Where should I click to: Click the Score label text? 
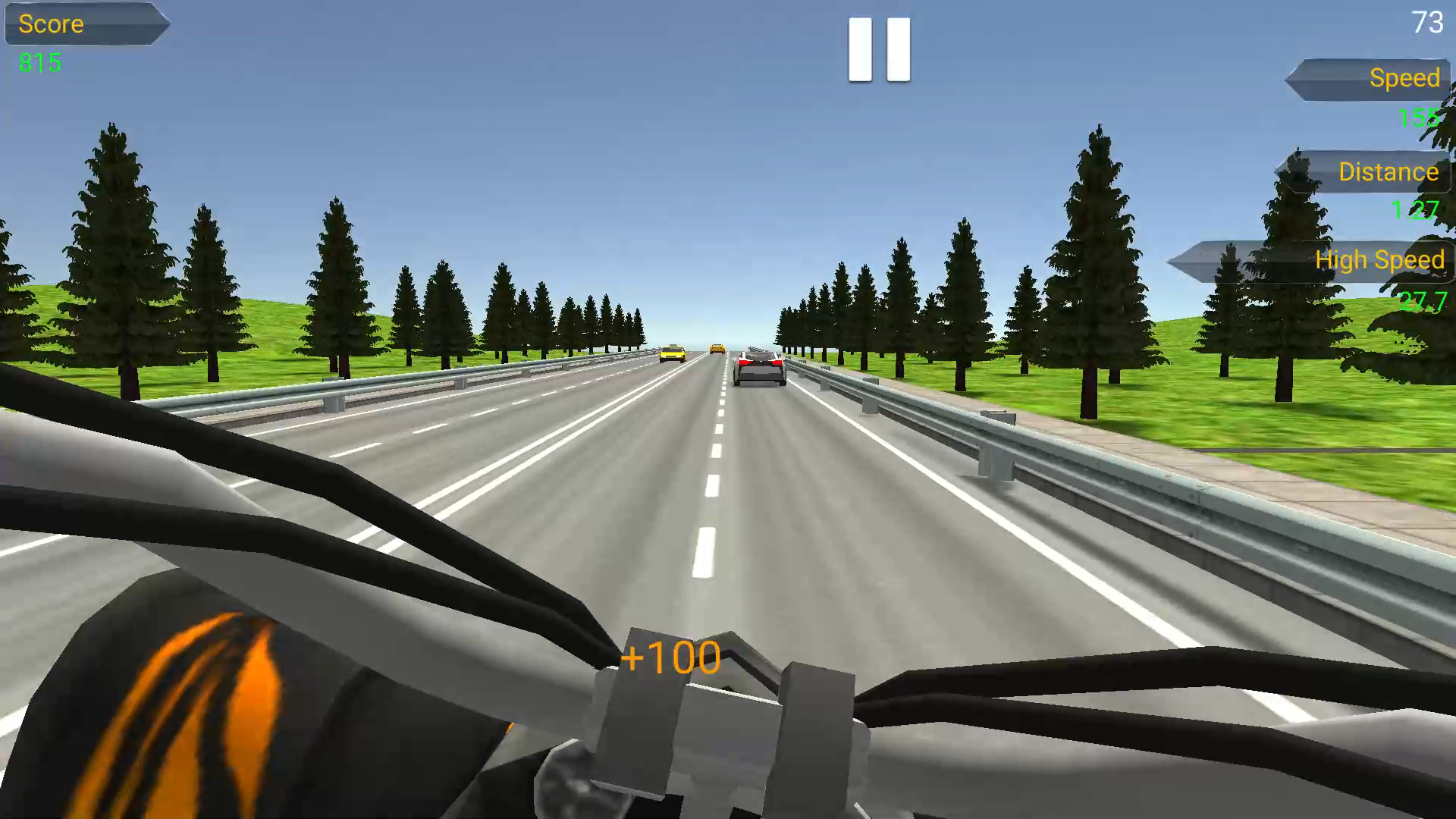click(52, 24)
